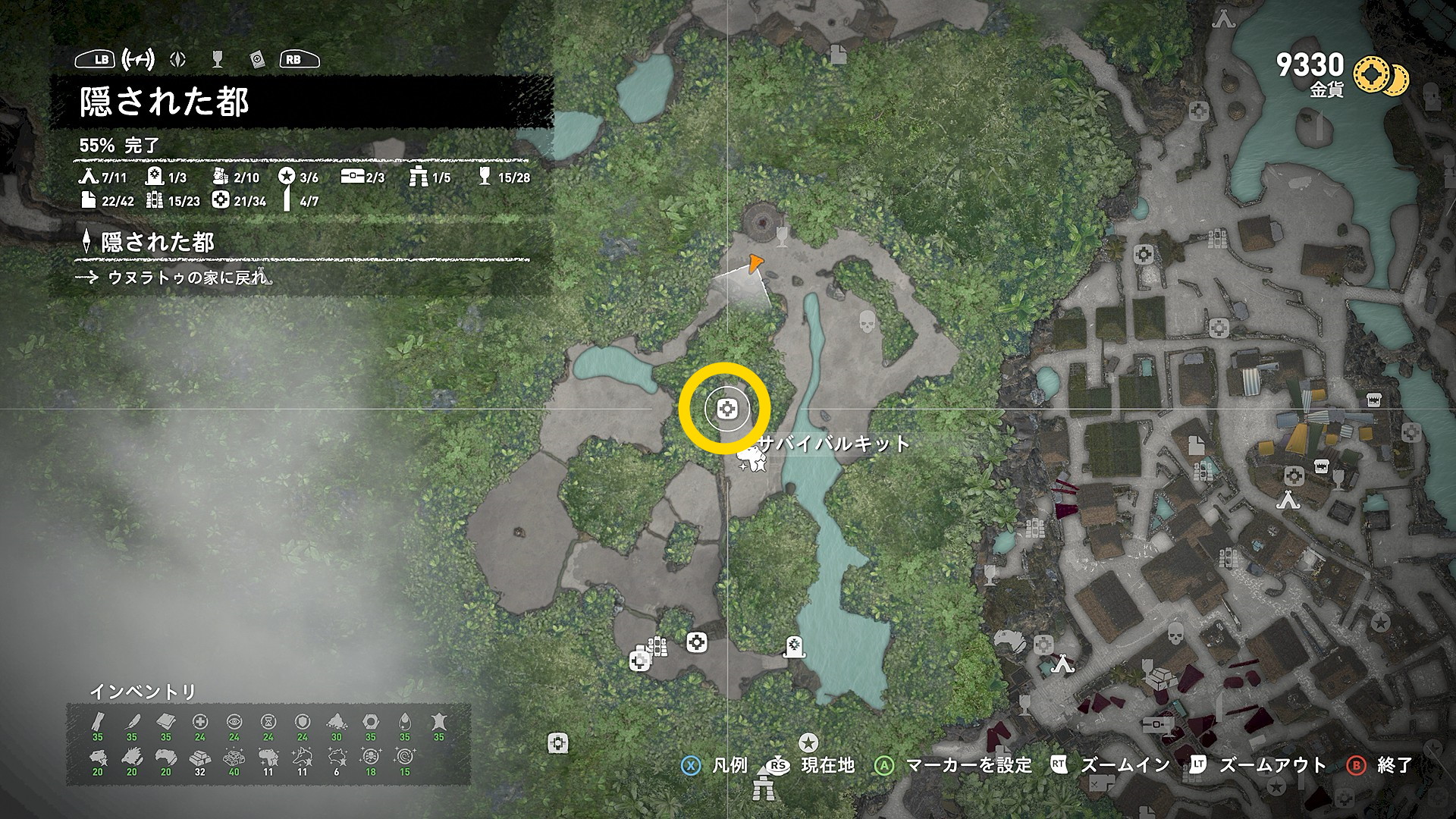Select the highlighted Survival Kit map marker
1456x819 pixels.
pyautogui.click(x=726, y=409)
